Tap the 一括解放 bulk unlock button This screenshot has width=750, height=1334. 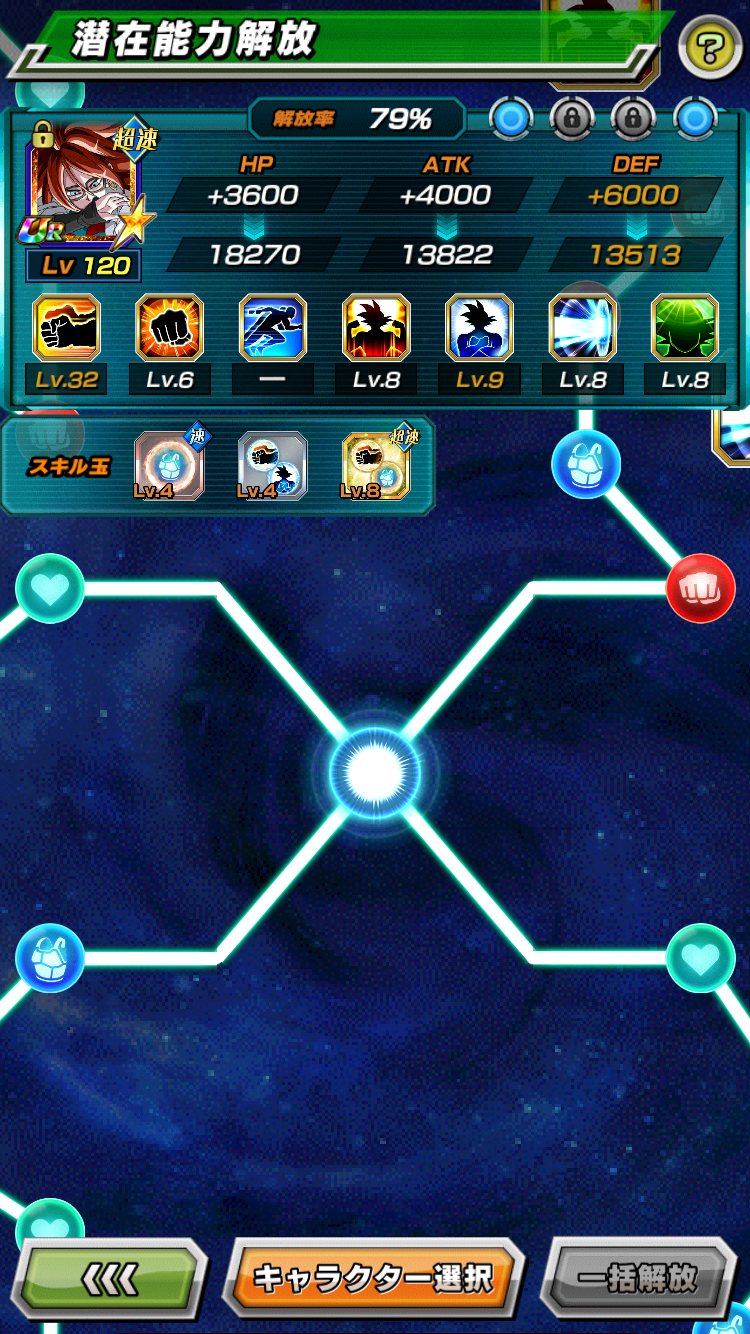pyautogui.click(x=638, y=1277)
